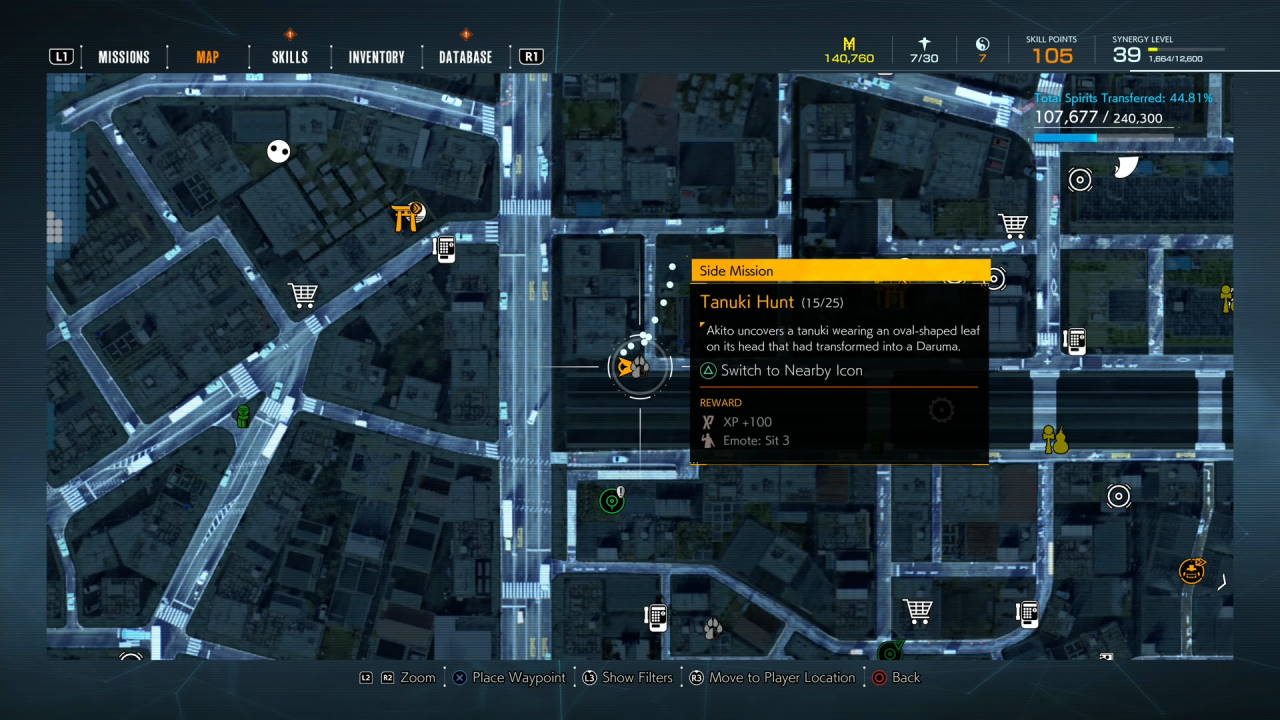Screen dimensions: 1280x720
Task: Select the paw print icon near bottom center
Action: click(712, 628)
